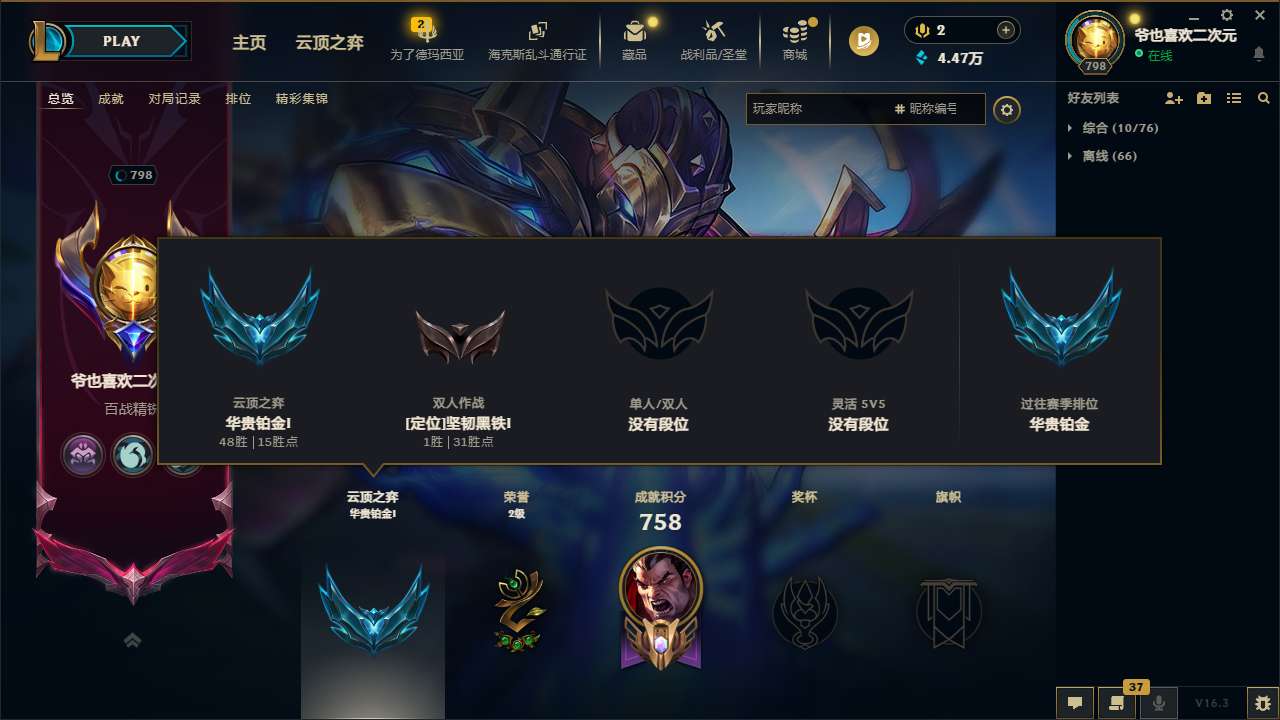The height and width of the screenshot is (720, 1280).
Task: Open the chat conversations icon
Action: [x=1075, y=703]
